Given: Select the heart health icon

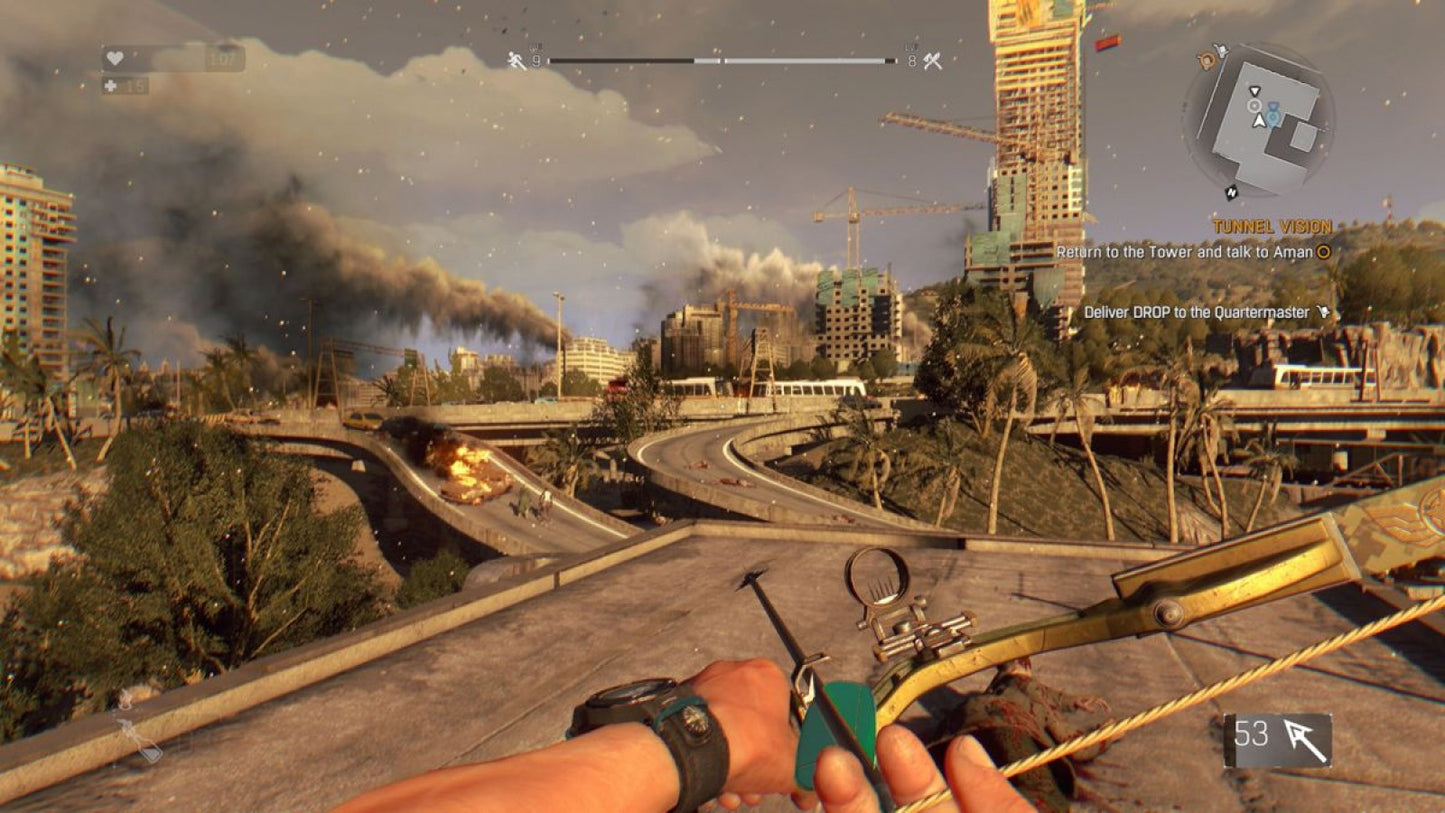Looking at the screenshot, I should click(x=114, y=59).
